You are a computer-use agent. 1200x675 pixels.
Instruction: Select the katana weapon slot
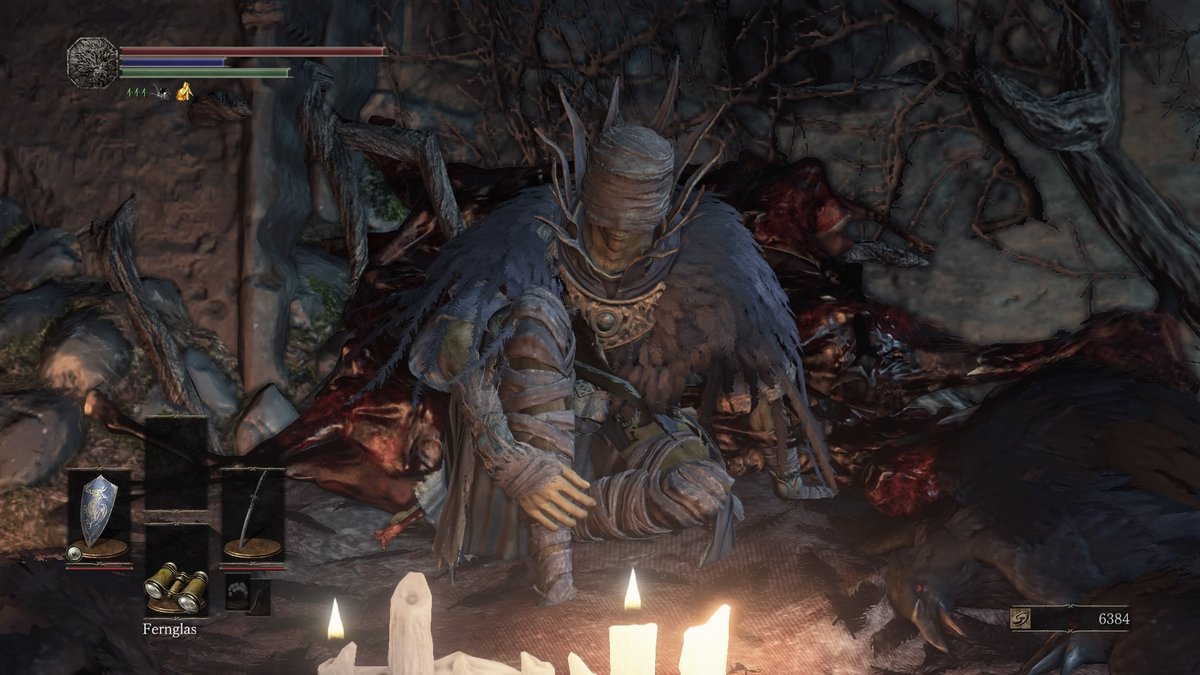(x=252, y=512)
